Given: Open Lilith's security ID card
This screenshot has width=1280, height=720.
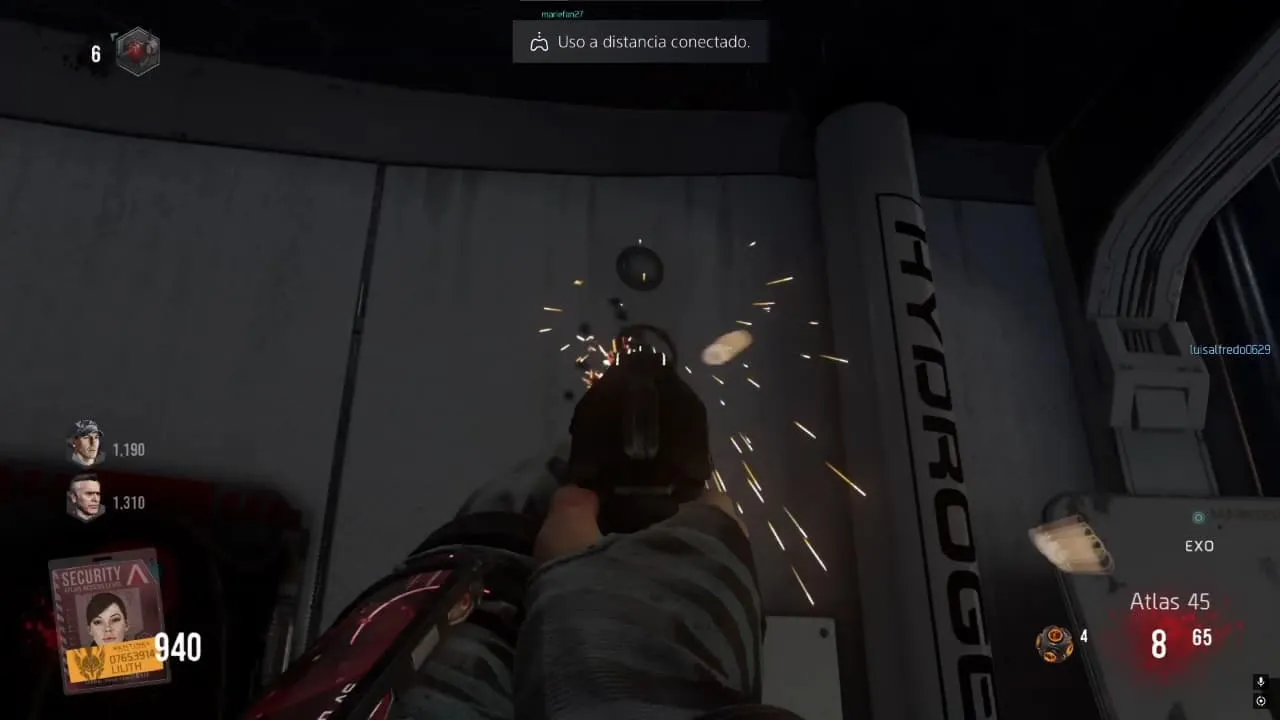Looking at the screenshot, I should click(107, 619).
